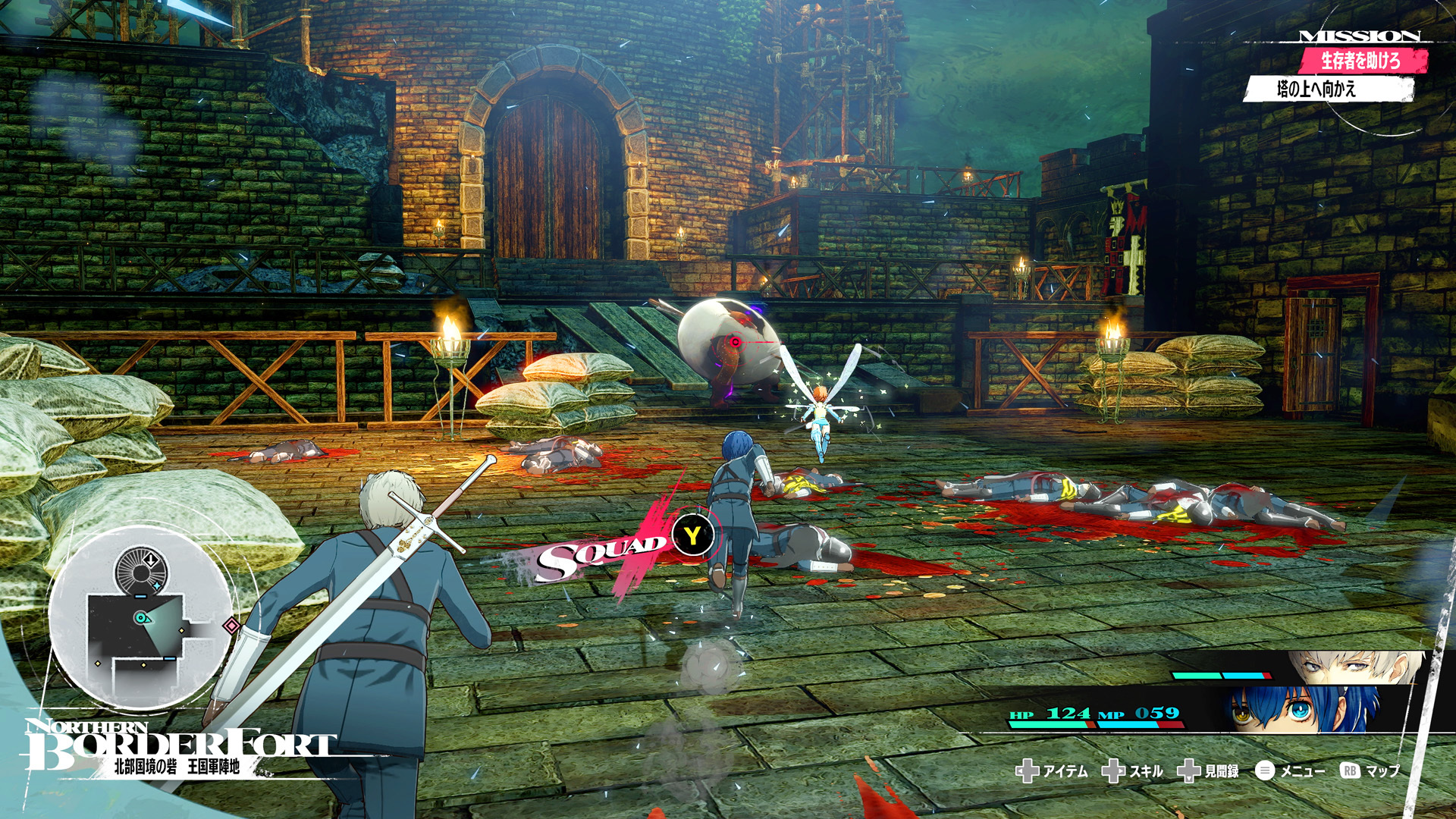Select the 生存者を助けろ mission banner
Viewport: 1456px width, 819px height.
point(1362,61)
